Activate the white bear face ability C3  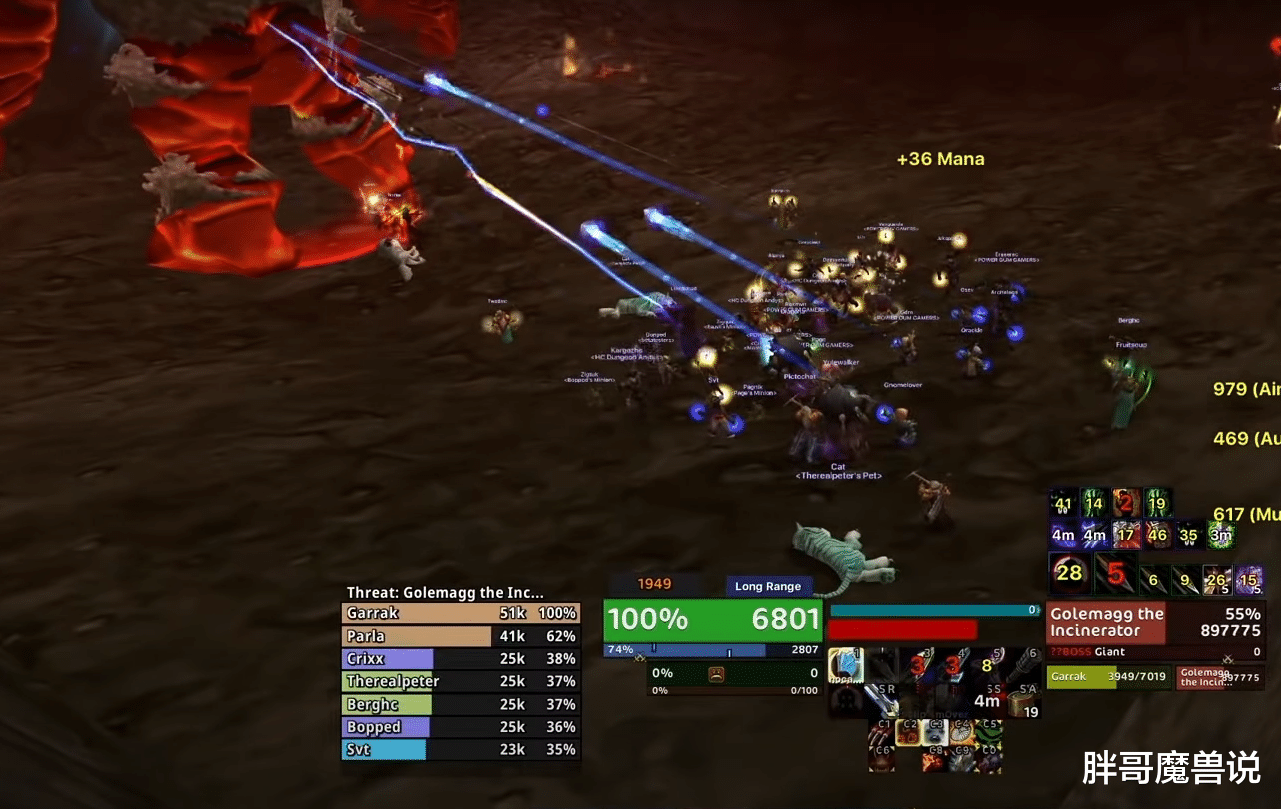click(x=935, y=733)
